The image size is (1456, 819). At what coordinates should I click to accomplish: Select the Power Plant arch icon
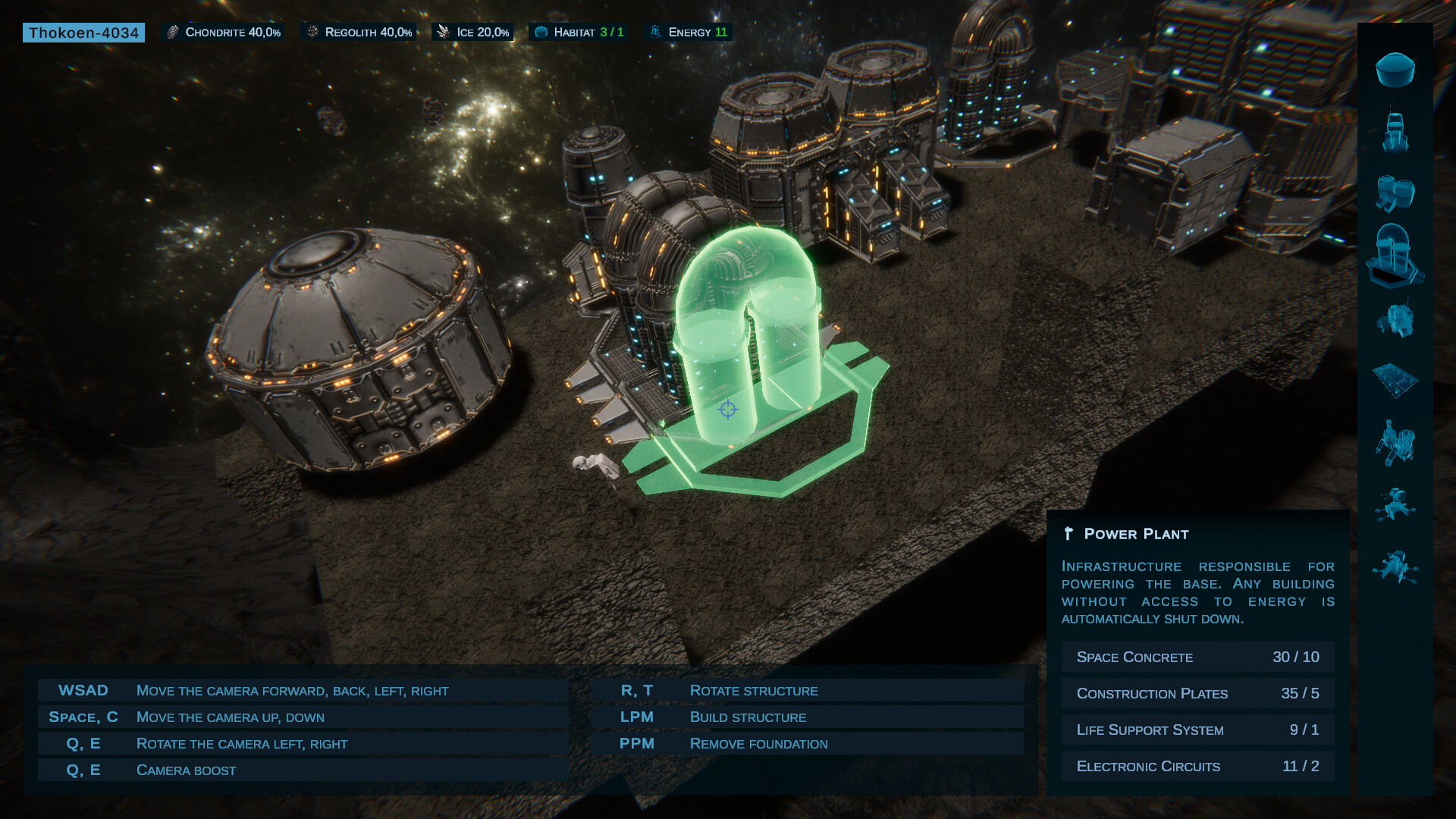1395,256
